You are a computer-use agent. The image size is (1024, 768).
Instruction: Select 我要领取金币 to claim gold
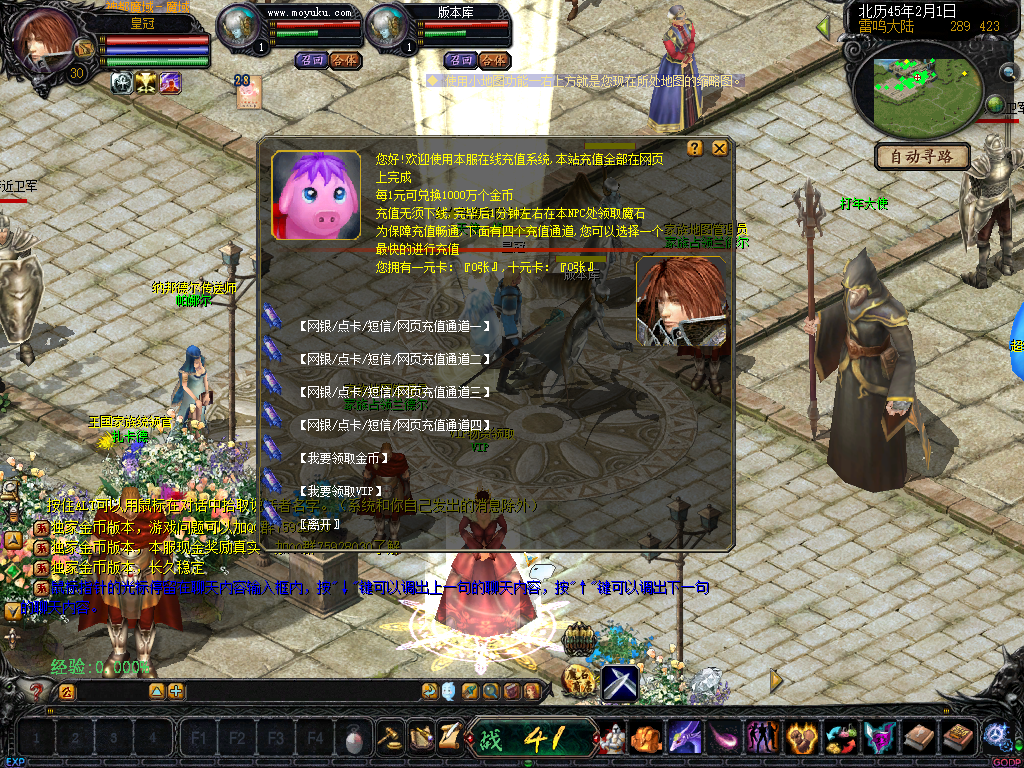tap(345, 458)
